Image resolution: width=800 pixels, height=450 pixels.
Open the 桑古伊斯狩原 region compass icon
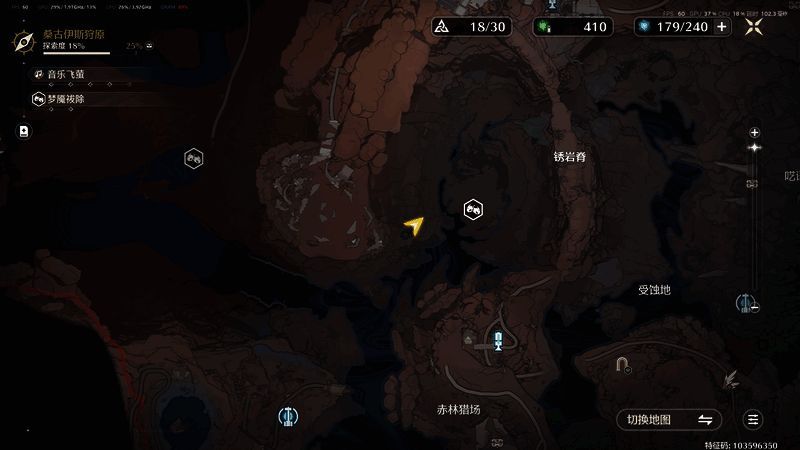(25, 41)
